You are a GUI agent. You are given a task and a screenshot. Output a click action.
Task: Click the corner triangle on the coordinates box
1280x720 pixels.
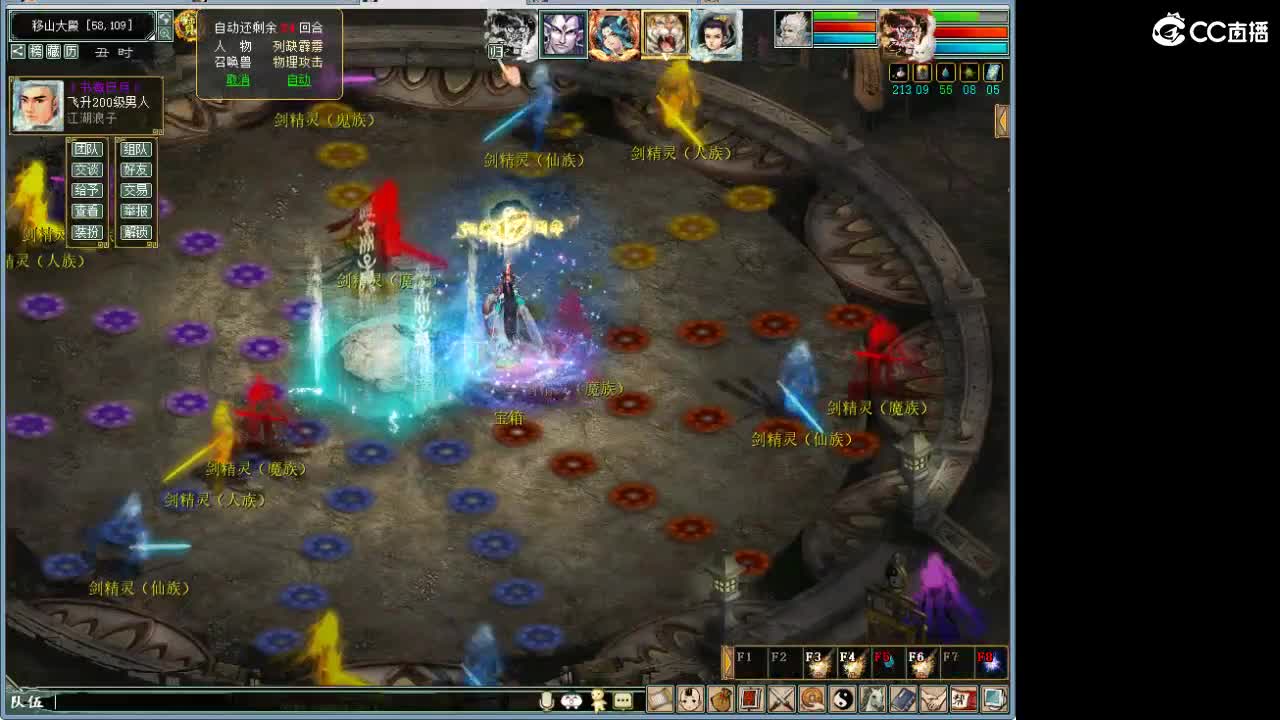[x=150, y=35]
